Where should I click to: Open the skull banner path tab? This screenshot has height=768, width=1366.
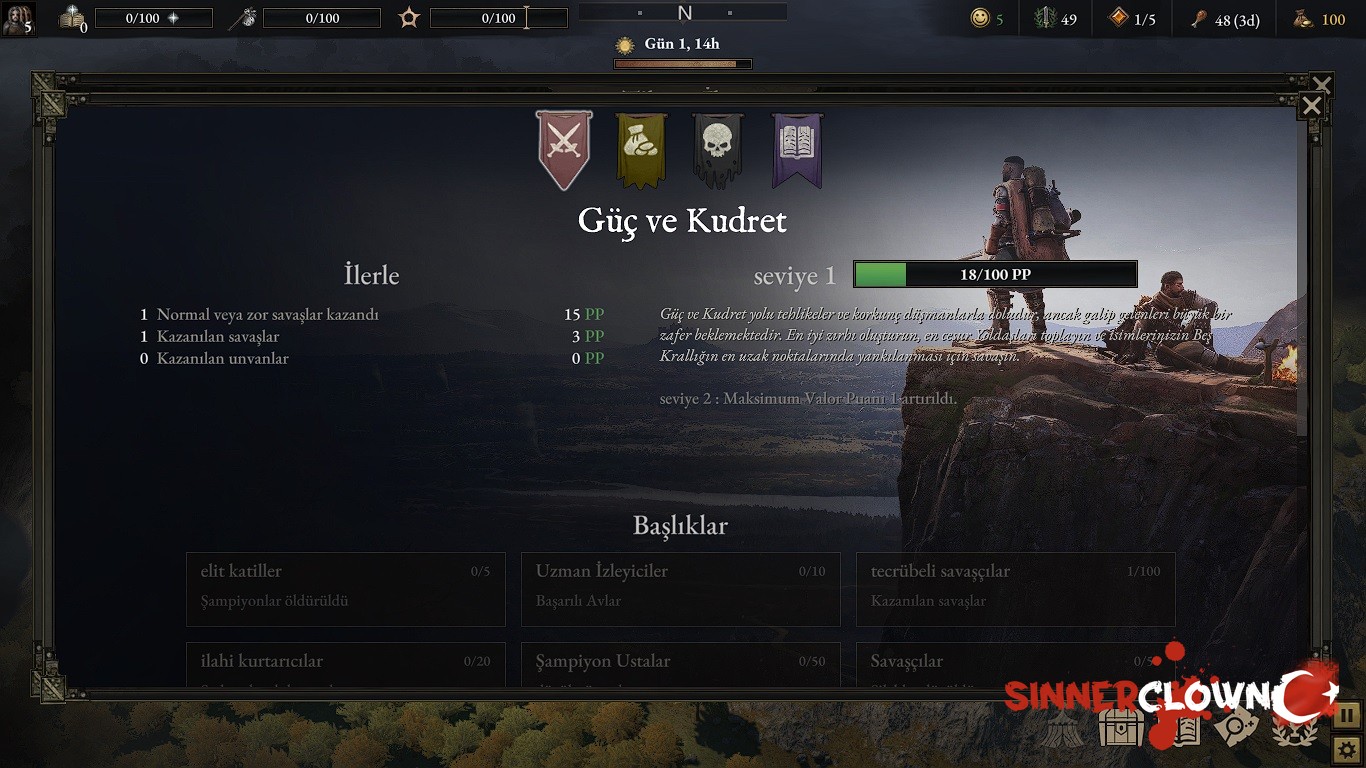pos(718,149)
